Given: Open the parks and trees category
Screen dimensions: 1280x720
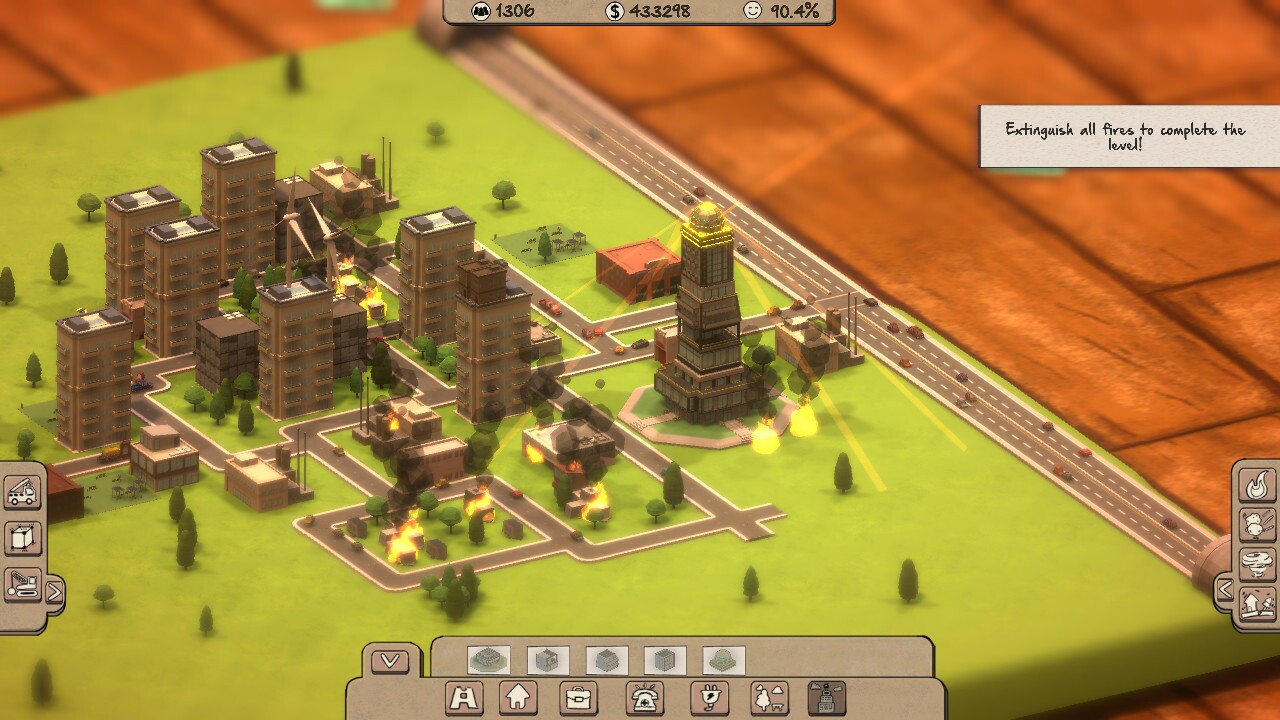Looking at the screenshot, I should [768, 697].
